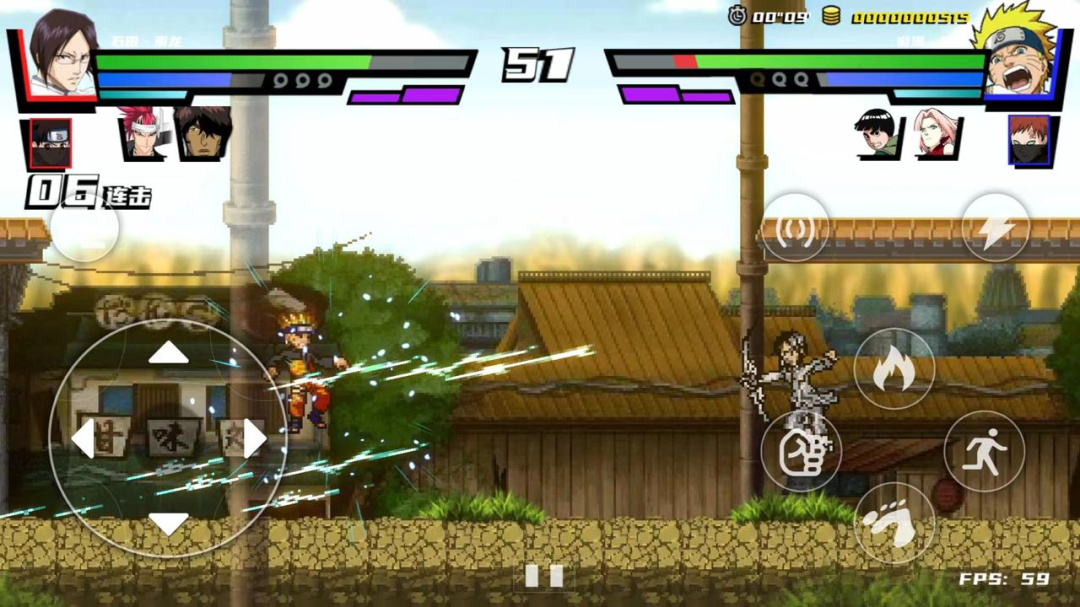
Task: Choose the masked ninja assist on left
Action: pos(50,142)
